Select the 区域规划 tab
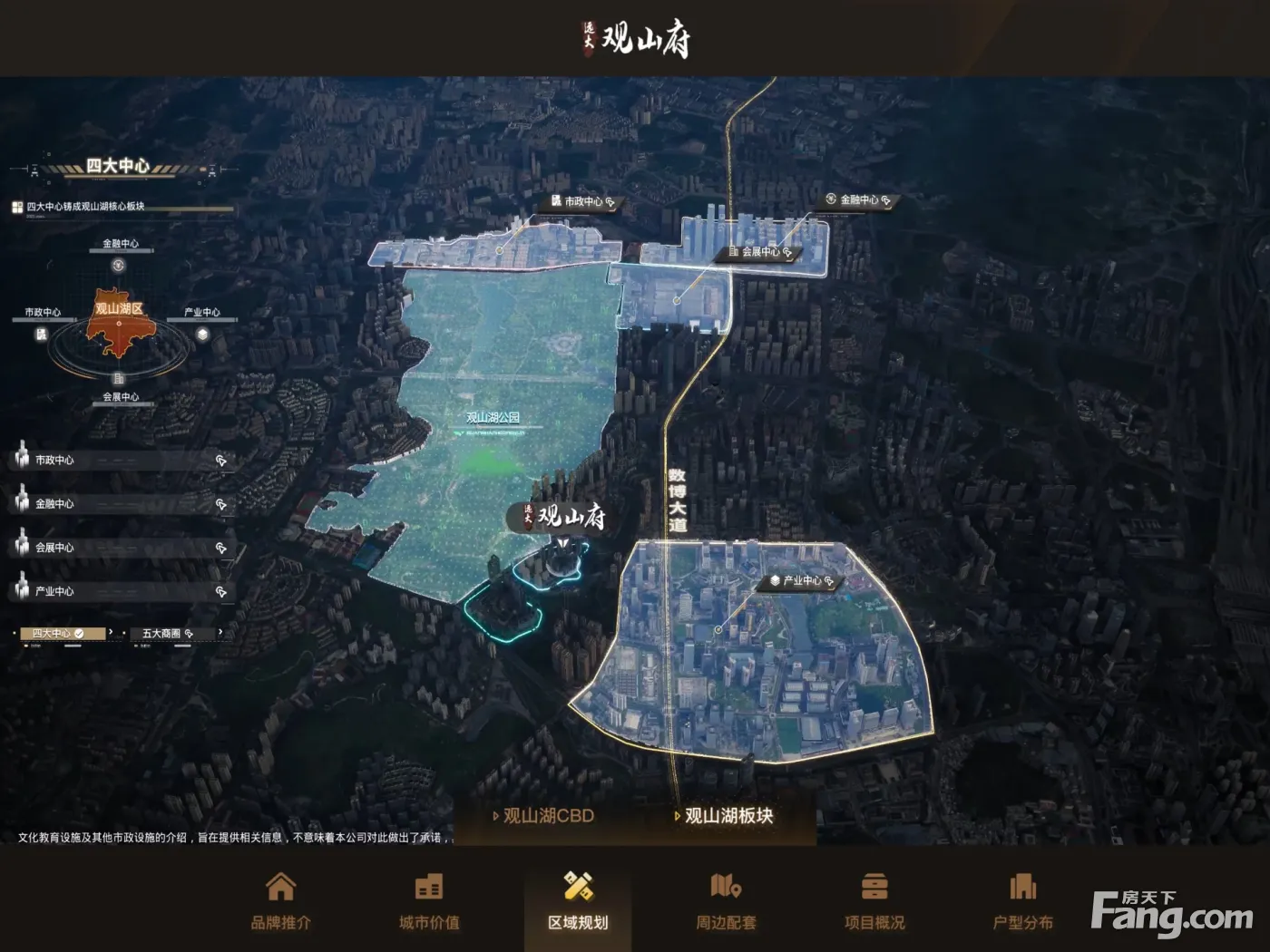This screenshot has width=1270, height=952. (578, 901)
